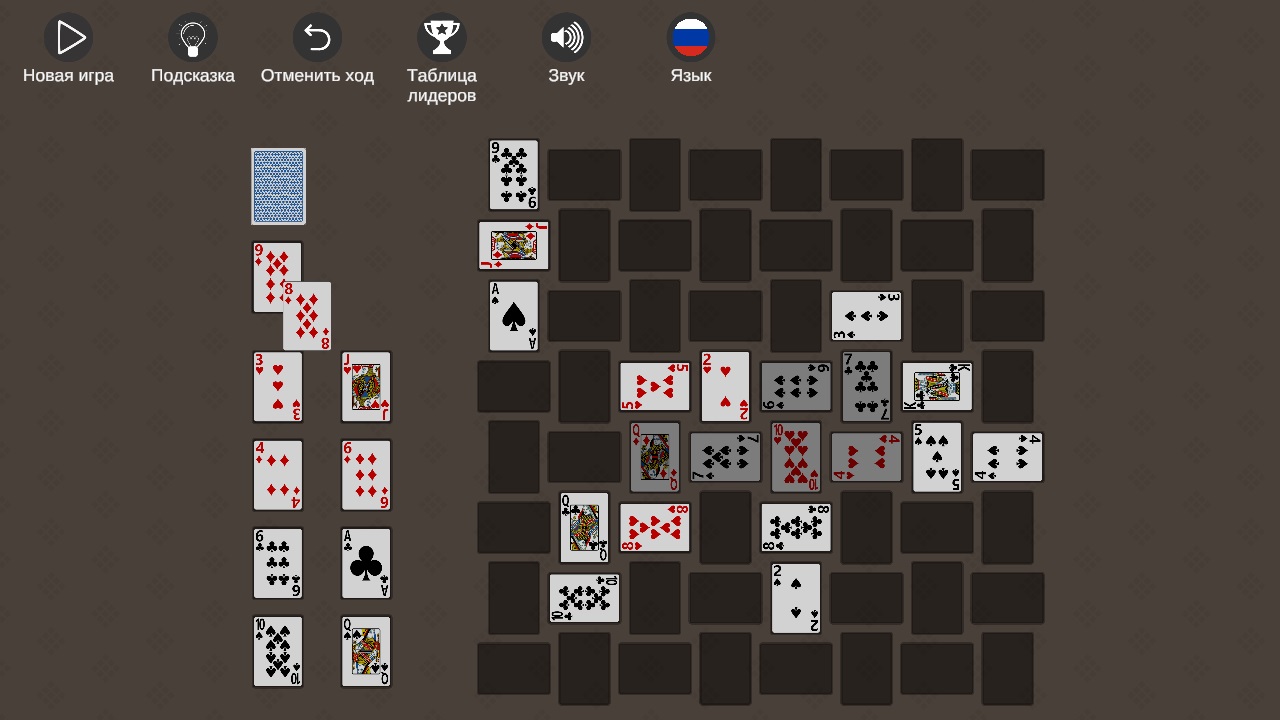Select the 3 of hearts card
This screenshot has height=720, width=1280.
pos(277,387)
